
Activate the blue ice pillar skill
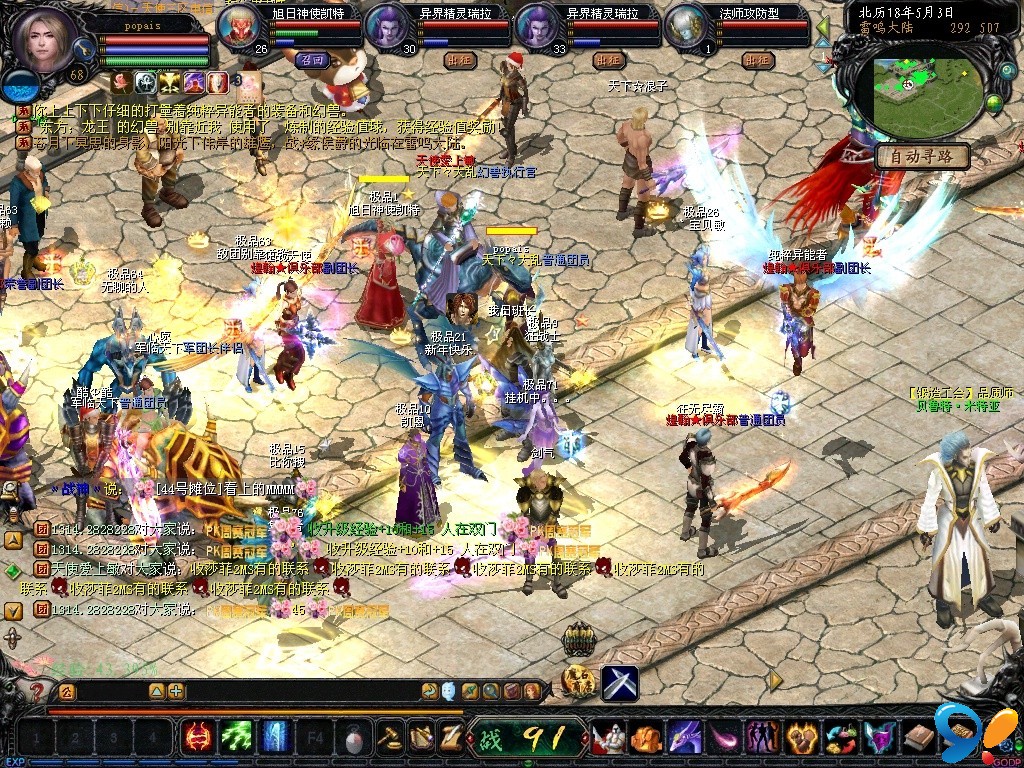point(275,738)
